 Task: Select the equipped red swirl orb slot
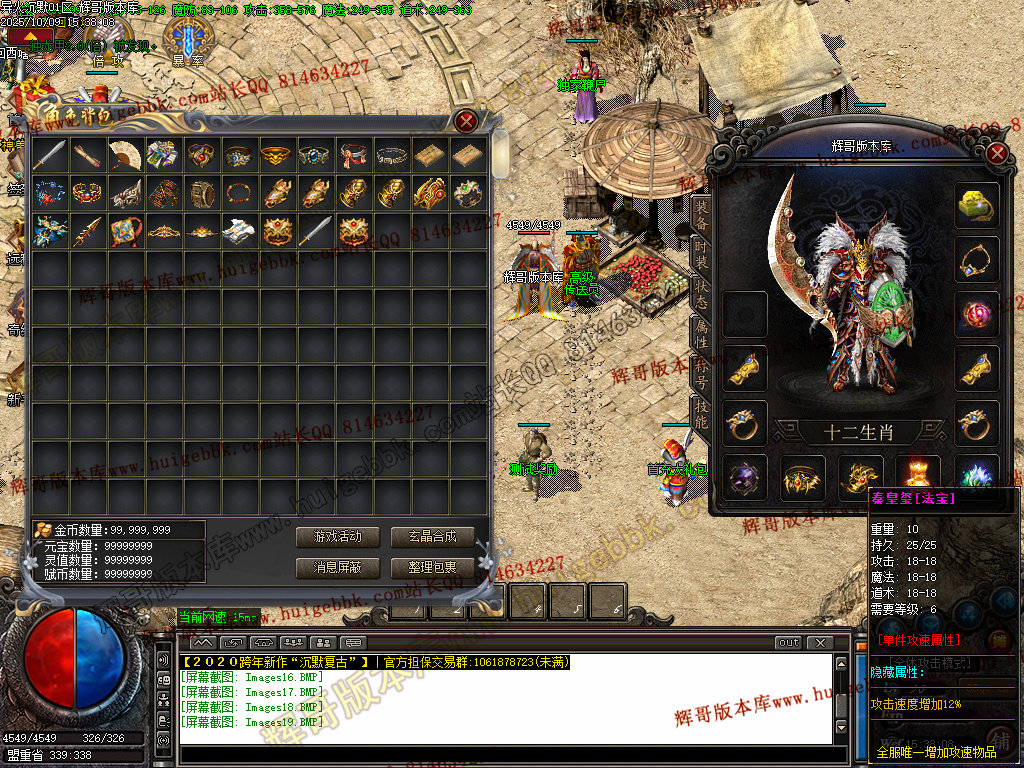[977, 315]
